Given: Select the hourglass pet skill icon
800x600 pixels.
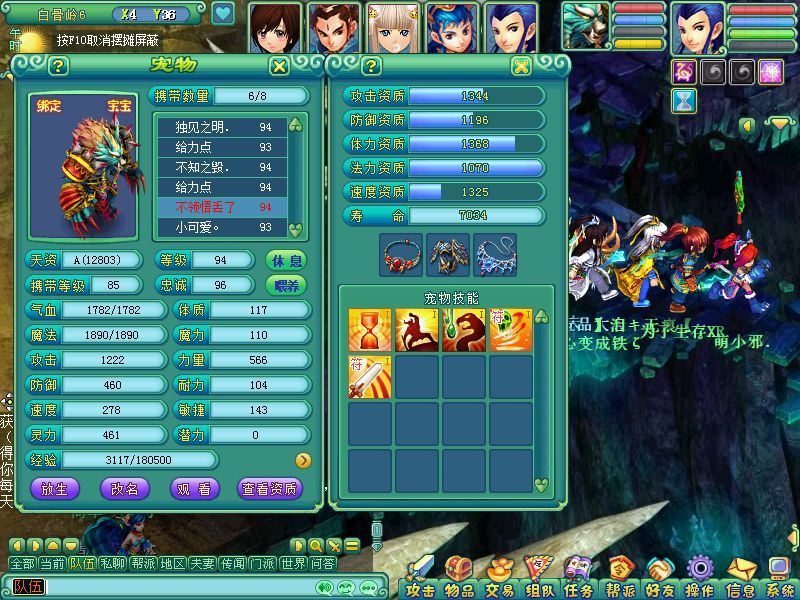Looking at the screenshot, I should coord(369,330).
